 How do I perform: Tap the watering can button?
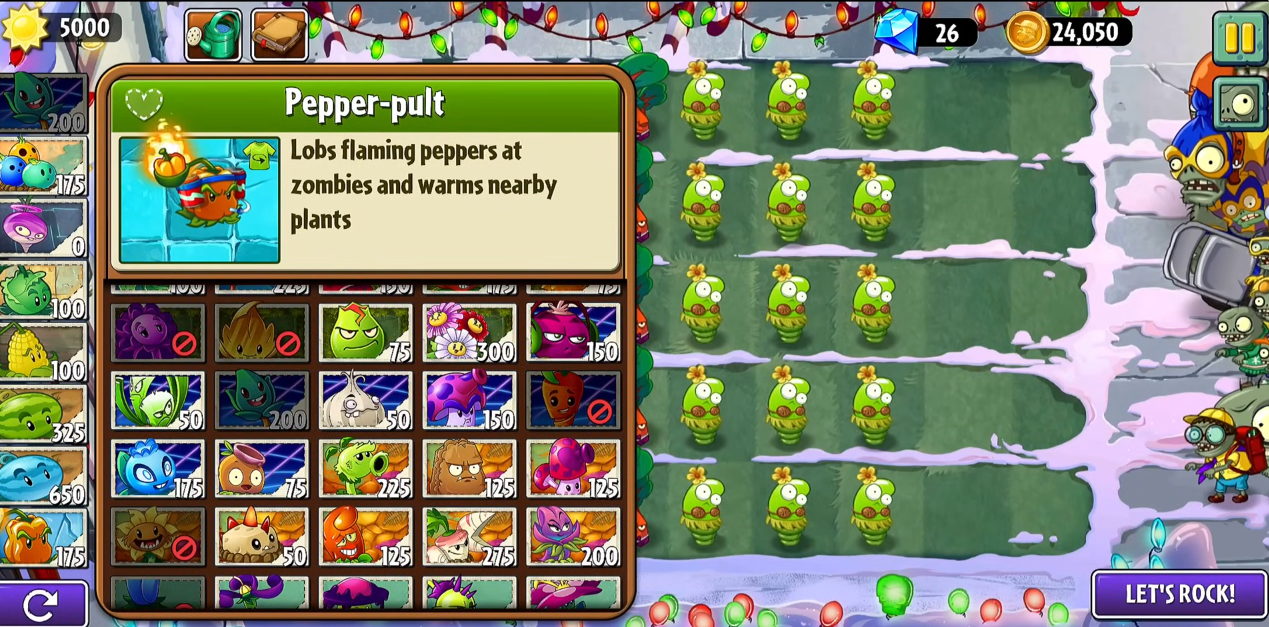pyautogui.click(x=213, y=35)
